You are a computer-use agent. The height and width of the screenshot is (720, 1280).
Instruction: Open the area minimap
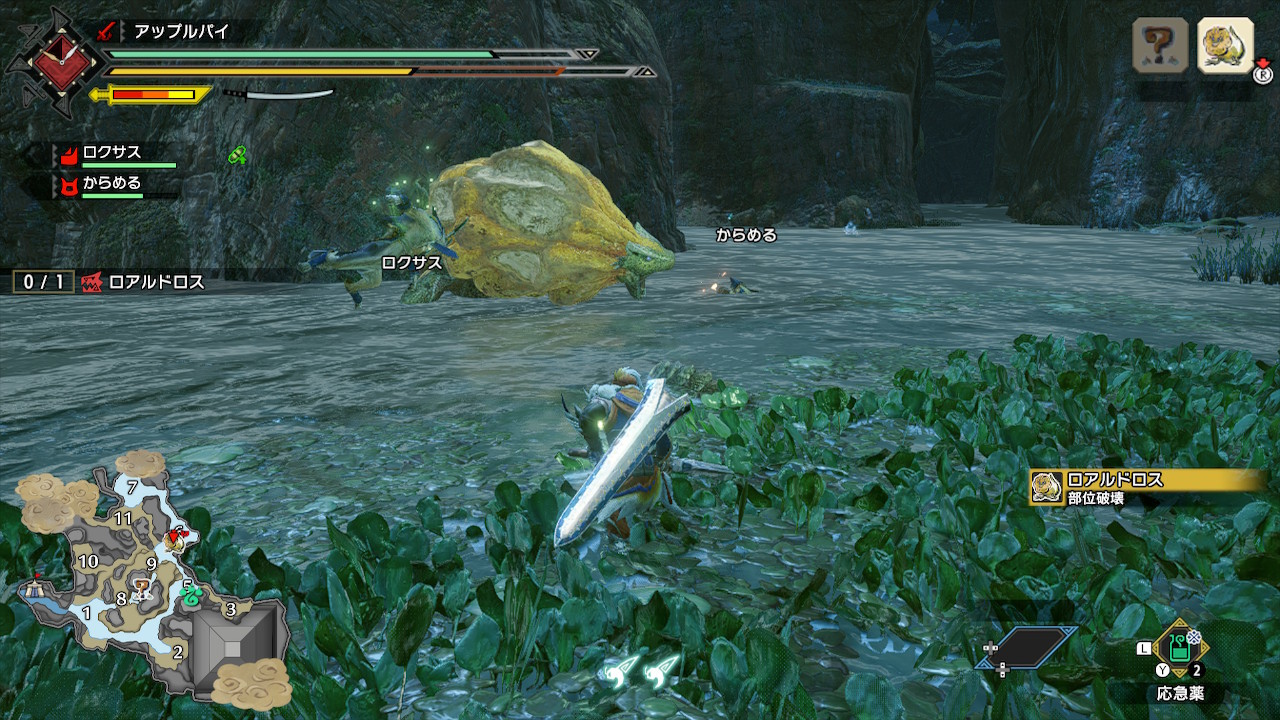150,580
